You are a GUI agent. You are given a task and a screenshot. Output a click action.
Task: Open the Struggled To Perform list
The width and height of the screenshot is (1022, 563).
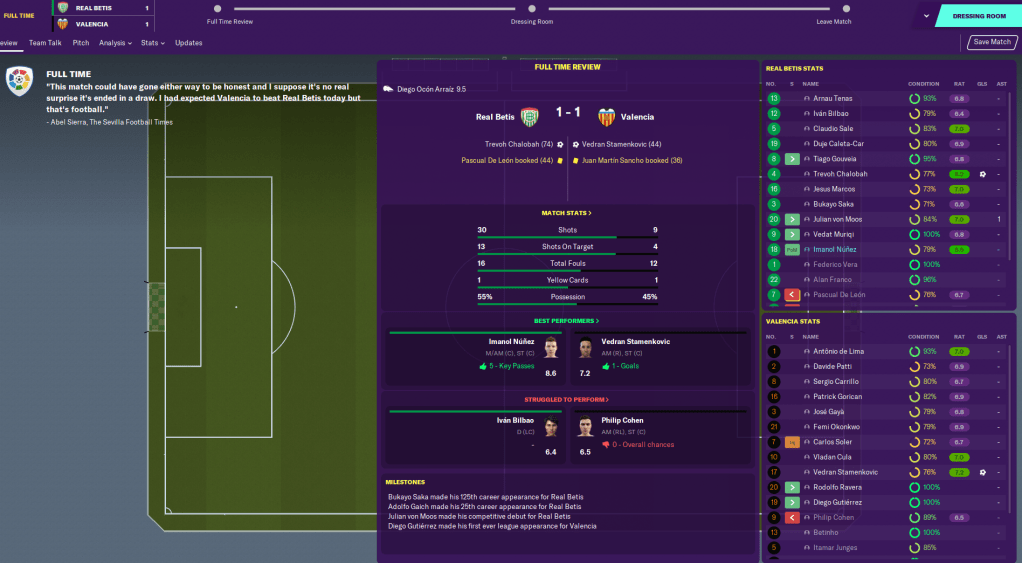(566, 399)
